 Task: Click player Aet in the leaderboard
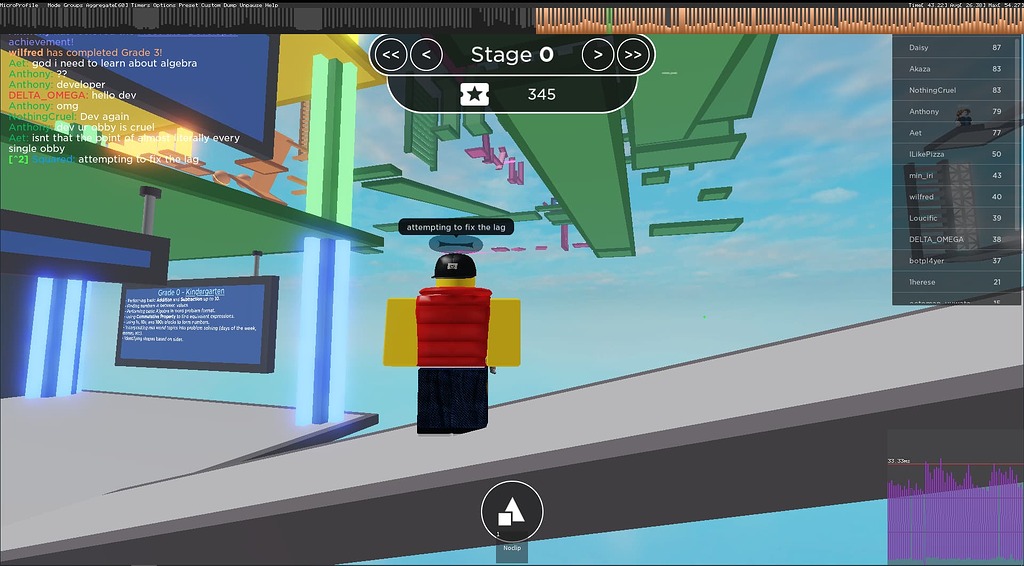pyautogui.click(x=948, y=133)
